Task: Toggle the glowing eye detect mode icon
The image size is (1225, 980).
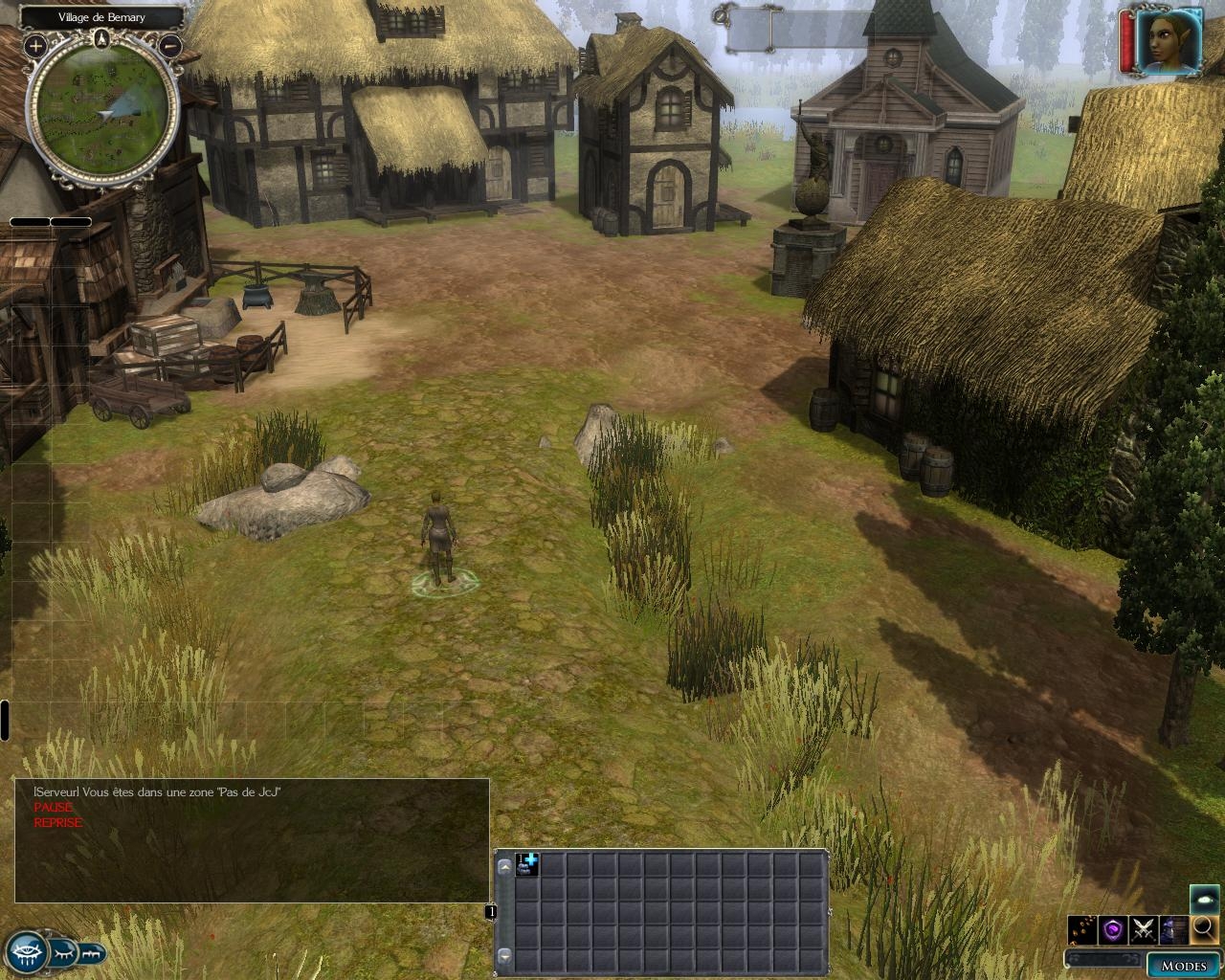Action: click(1205, 898)
